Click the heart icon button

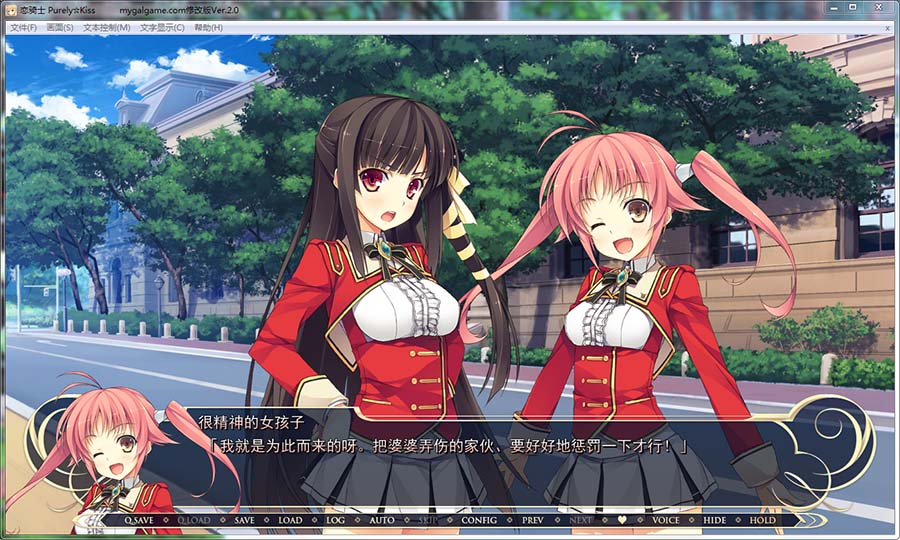tap(621, 520)
